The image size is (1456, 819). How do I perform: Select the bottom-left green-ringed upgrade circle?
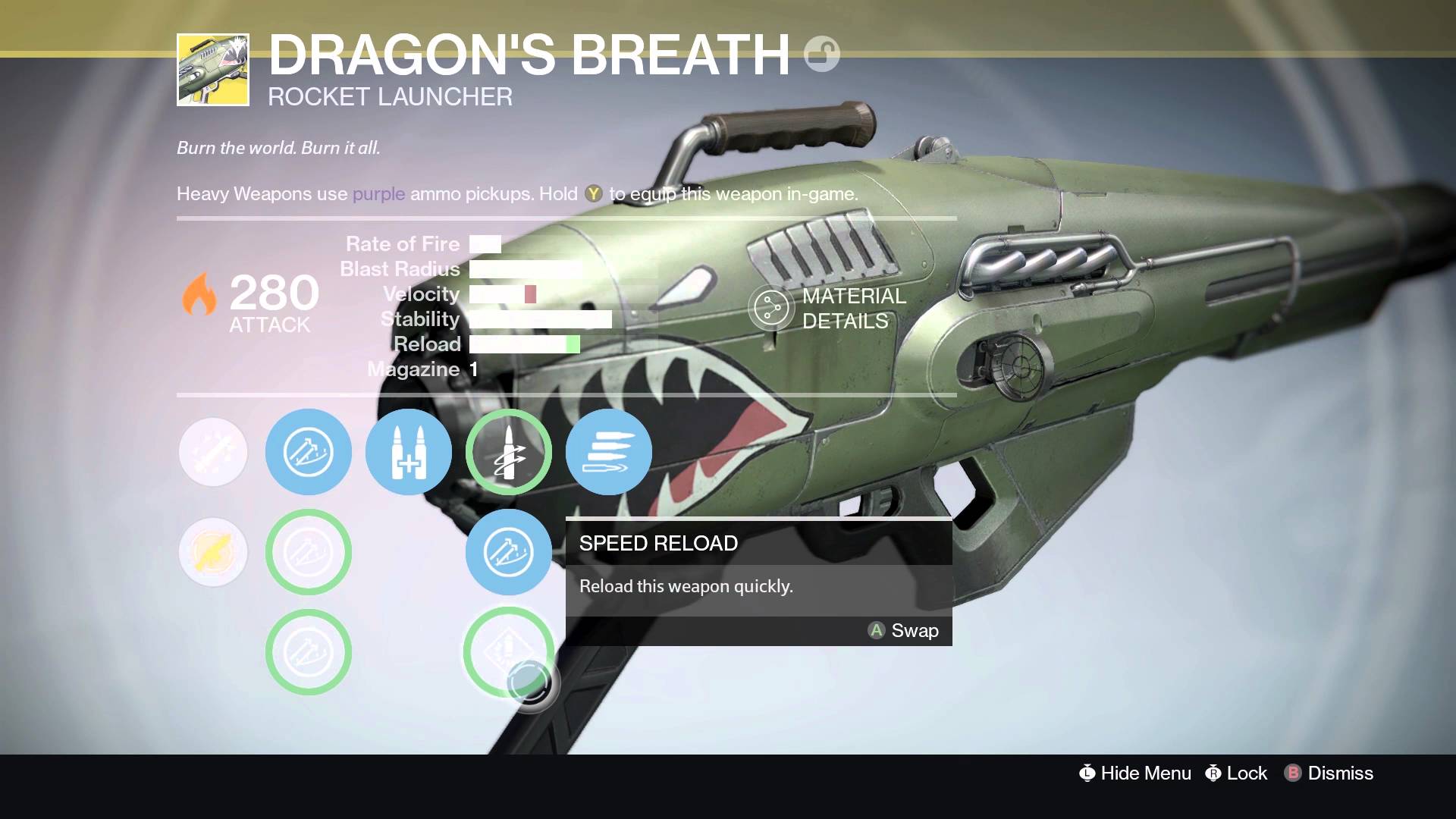click(x=309, y=652)
